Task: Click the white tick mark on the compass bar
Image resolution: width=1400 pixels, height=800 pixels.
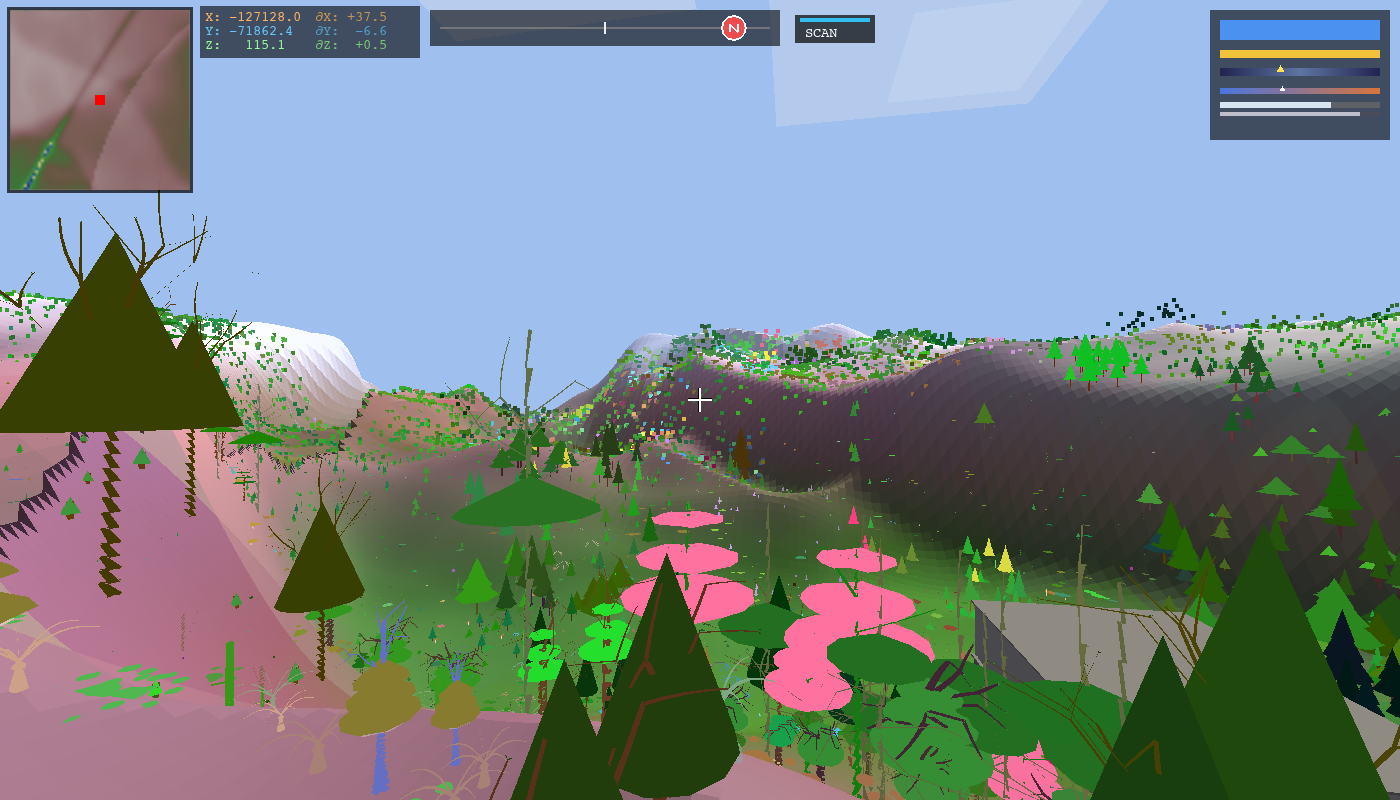Action: [x=605, y=28]
